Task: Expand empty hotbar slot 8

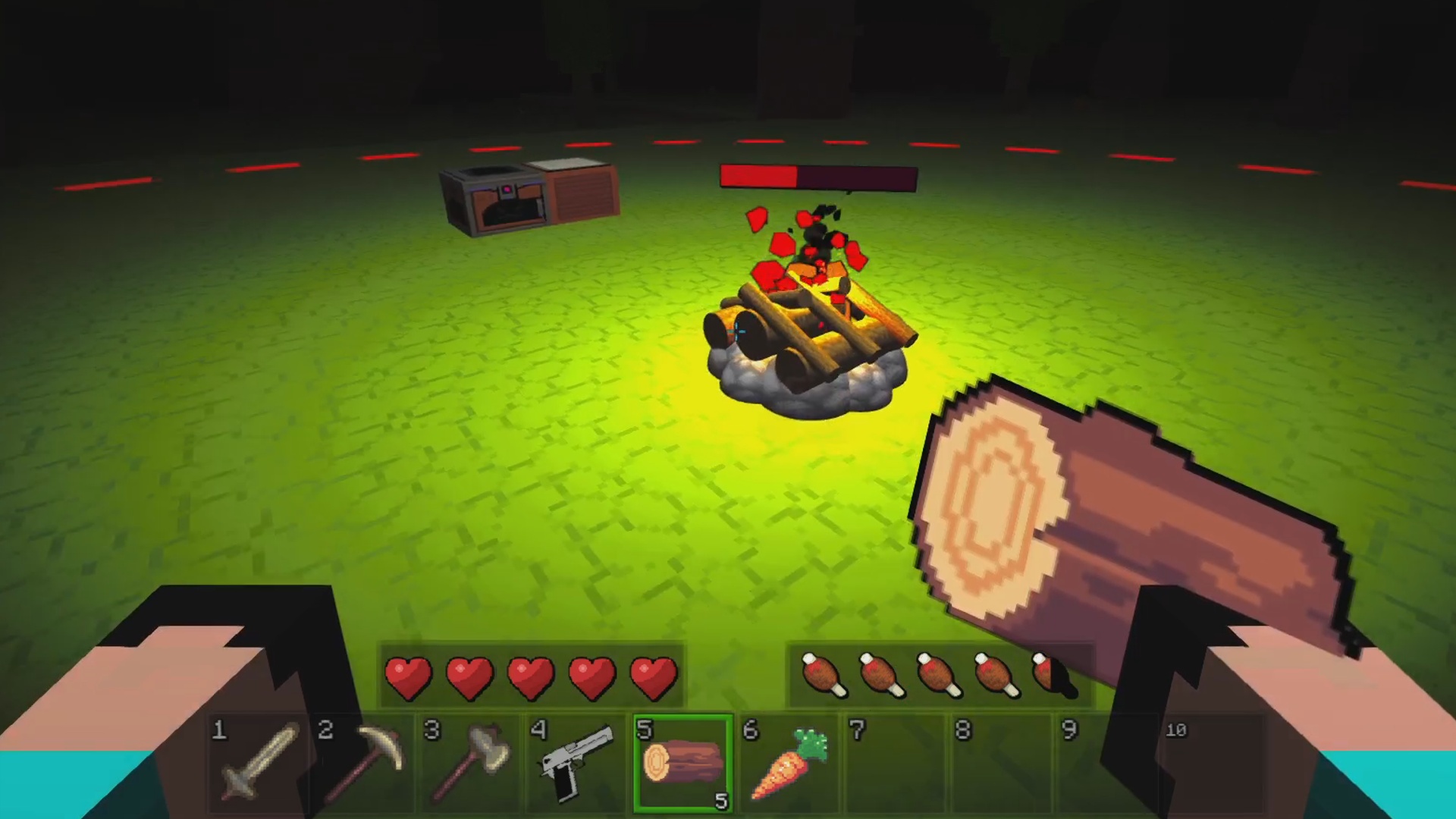Action: (x=1001, y=762)
